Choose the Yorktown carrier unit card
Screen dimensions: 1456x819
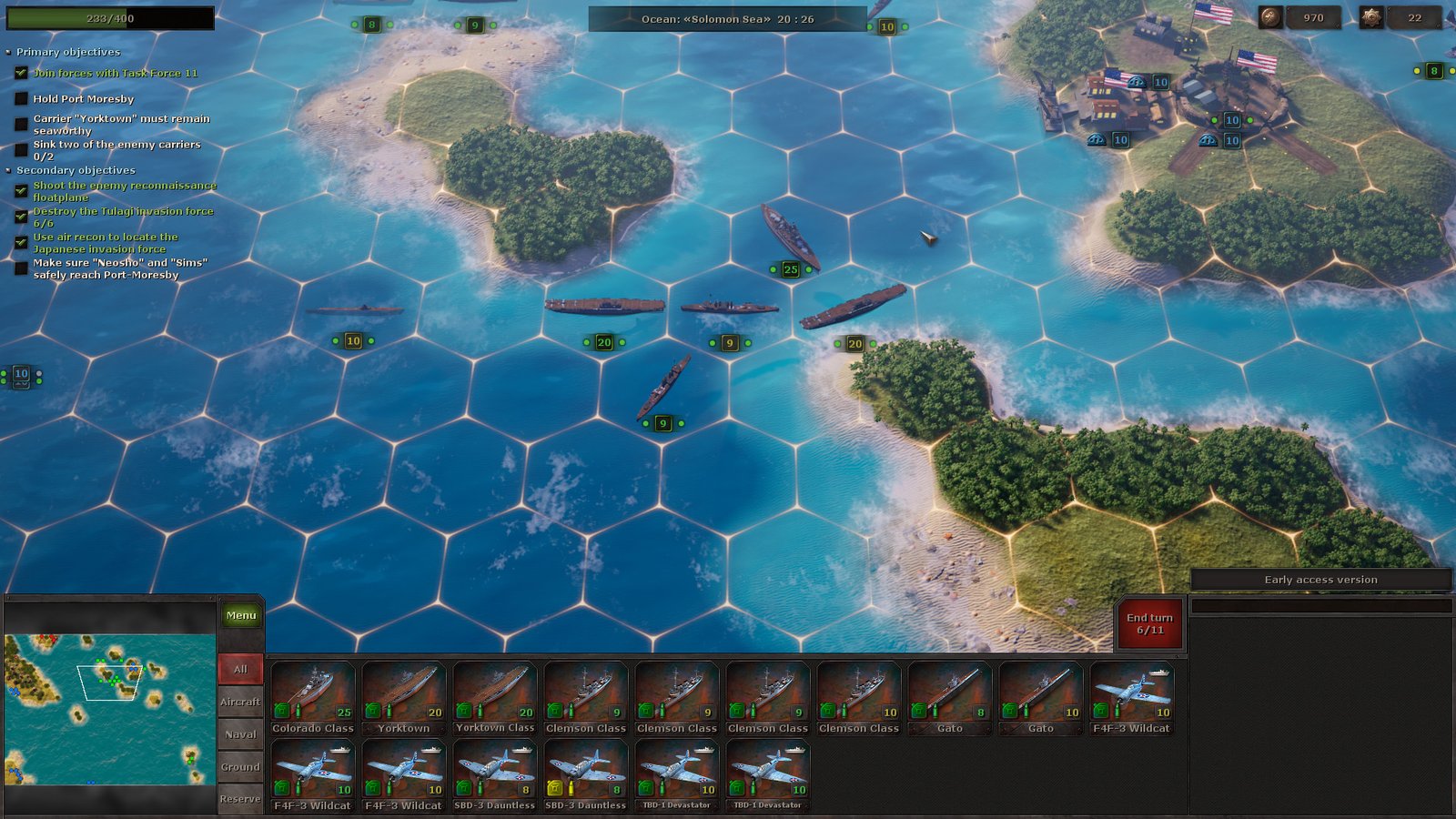pyautogui.click(x=403, y=697)
